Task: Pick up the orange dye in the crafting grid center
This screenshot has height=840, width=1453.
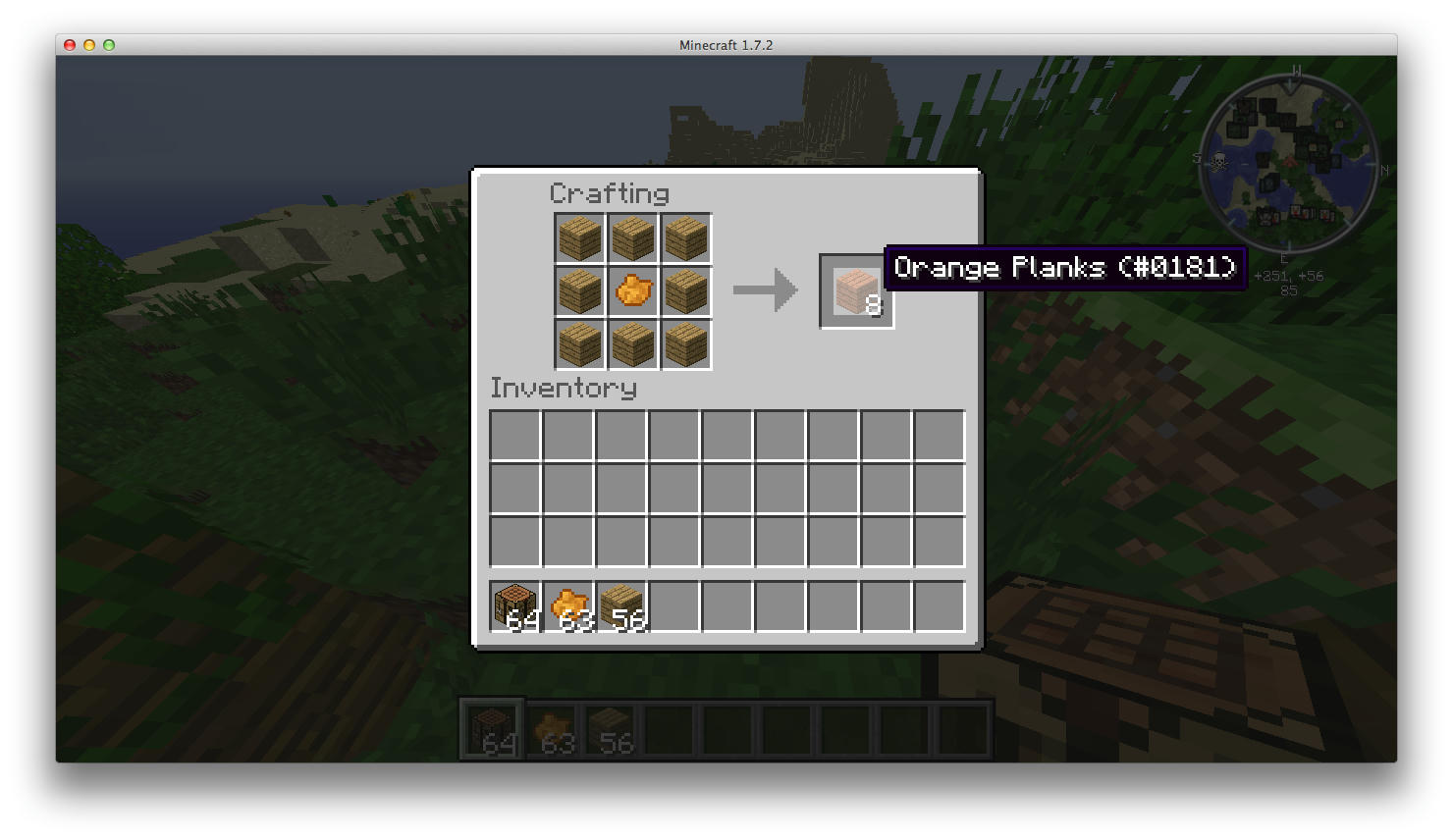Action: 632,289
